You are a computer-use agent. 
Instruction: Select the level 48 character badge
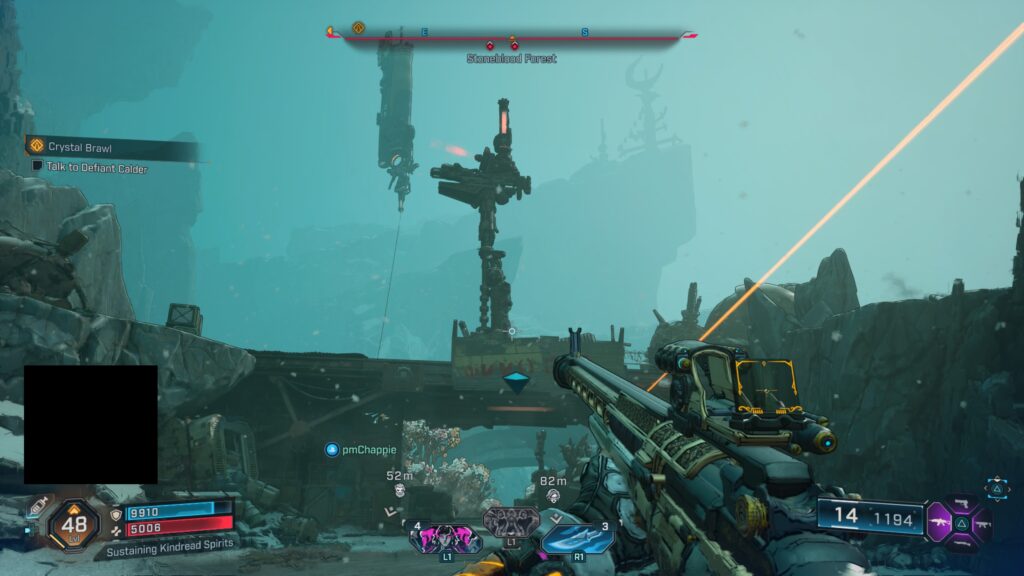pyautogui.click(x=74, y=522)
